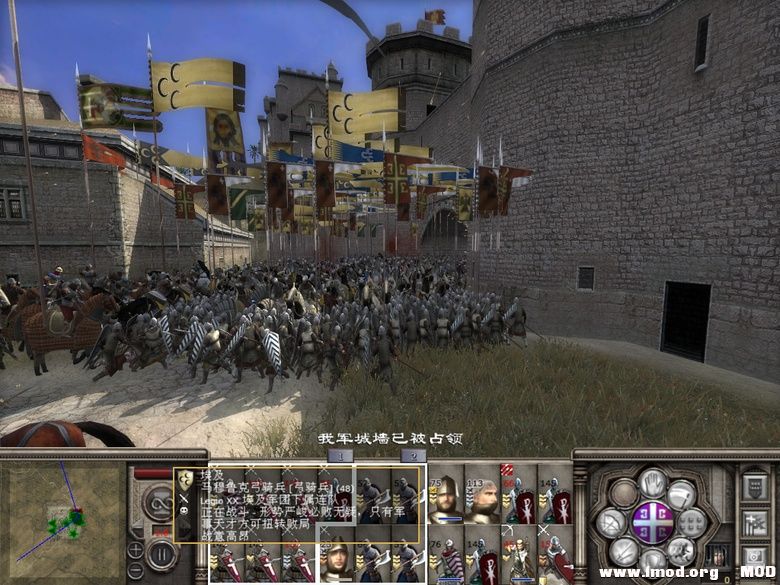Toggle the formation dots order icon
This screenshot has height=585, width=780.
692,522
